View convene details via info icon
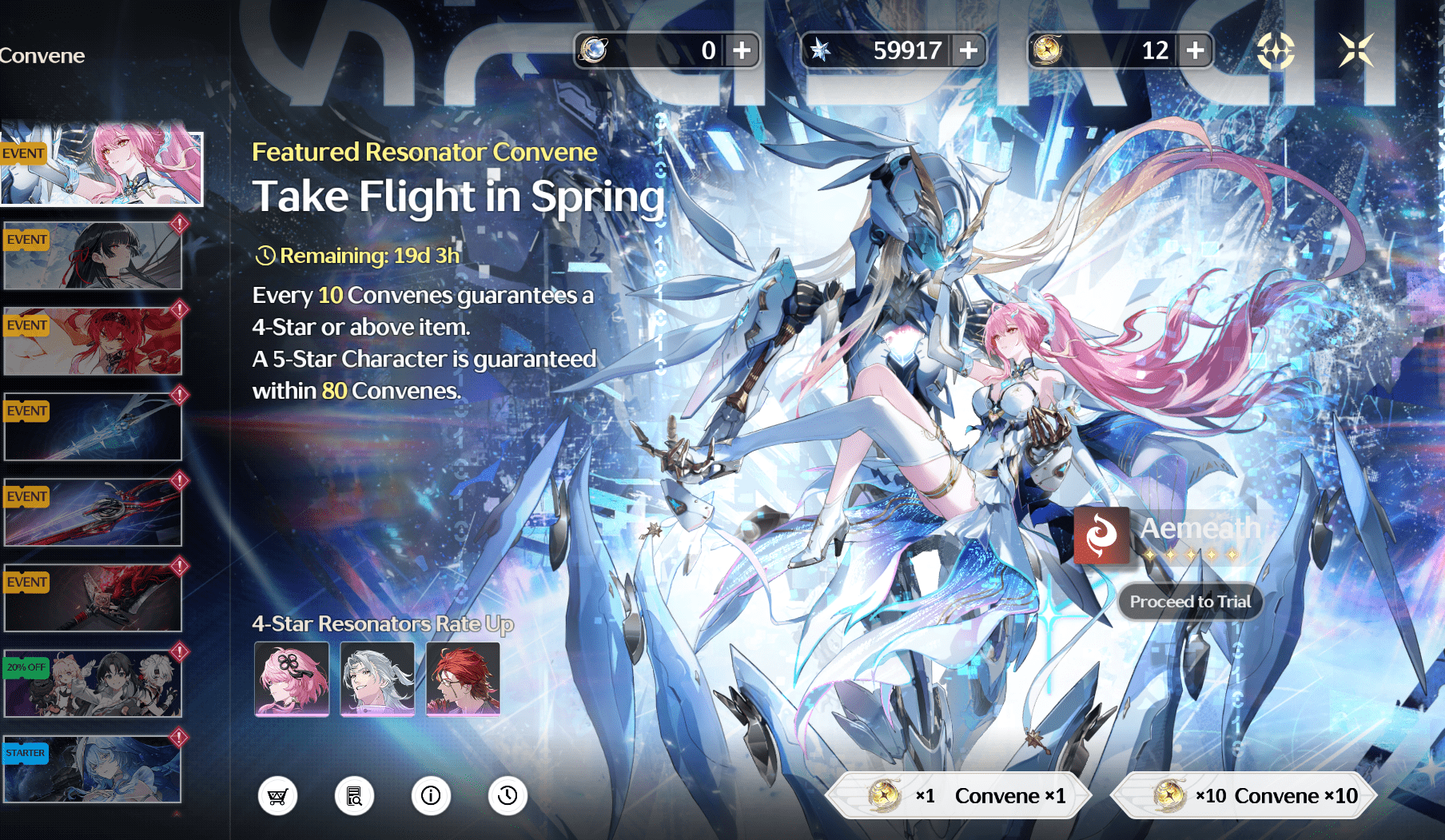Image resolution: width=1445 pixels, height=840 pixels. point(431,795)
